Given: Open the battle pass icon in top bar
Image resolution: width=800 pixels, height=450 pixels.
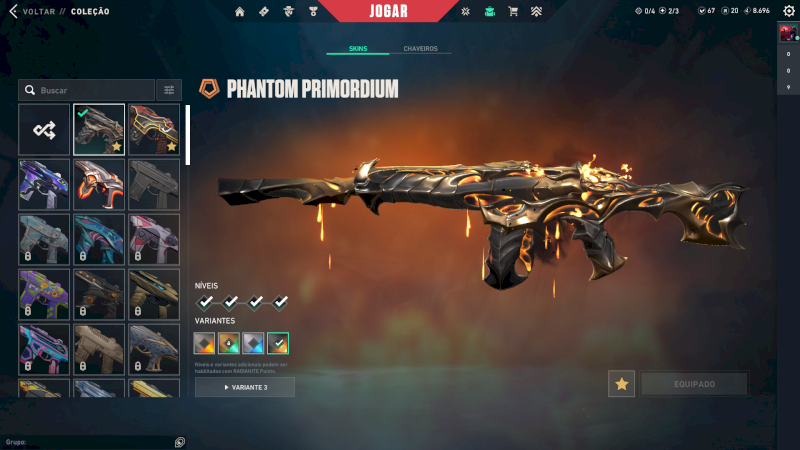Looking at the screenshot, I should 263,12.
